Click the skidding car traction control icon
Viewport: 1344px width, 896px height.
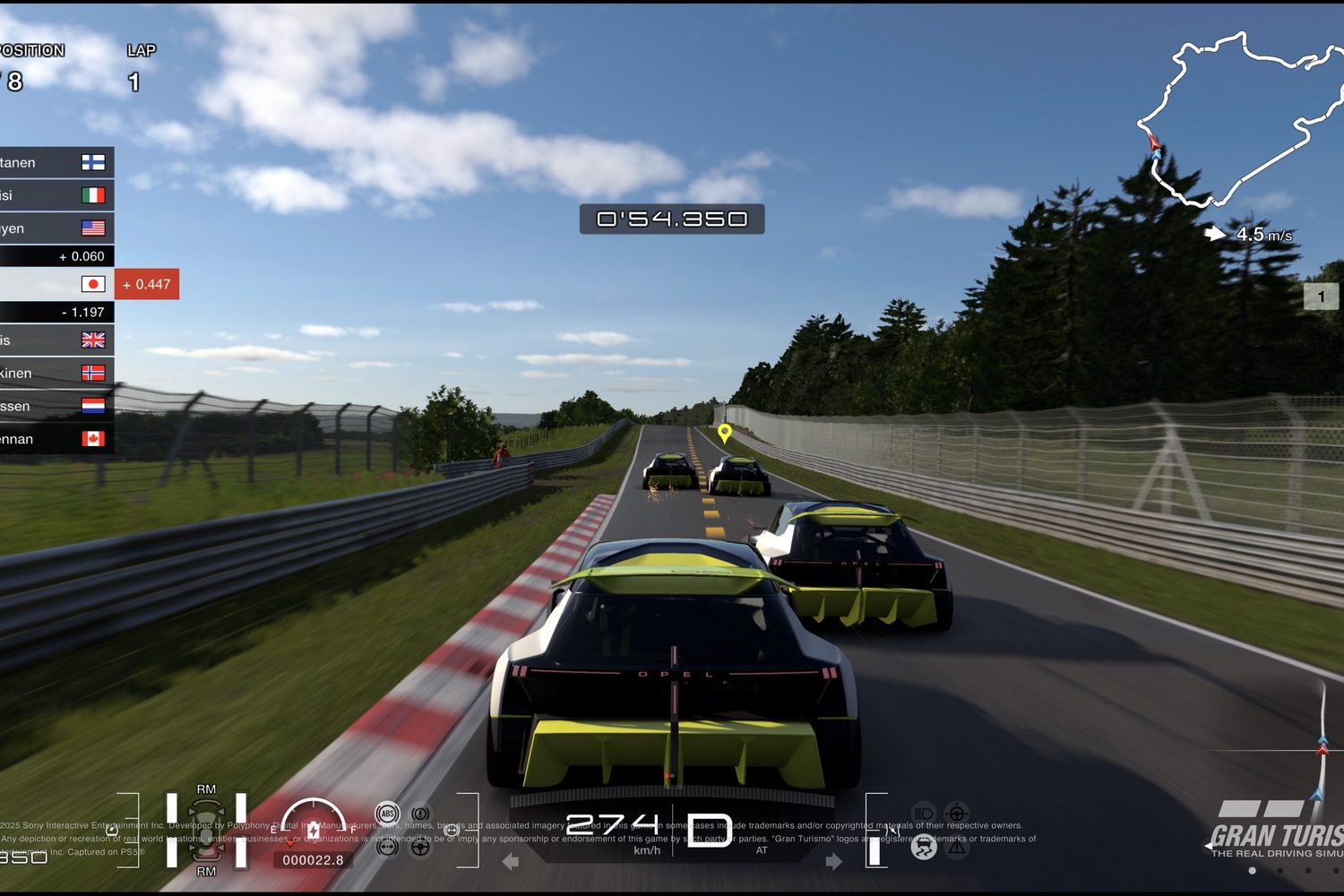(x=924, y=847)
